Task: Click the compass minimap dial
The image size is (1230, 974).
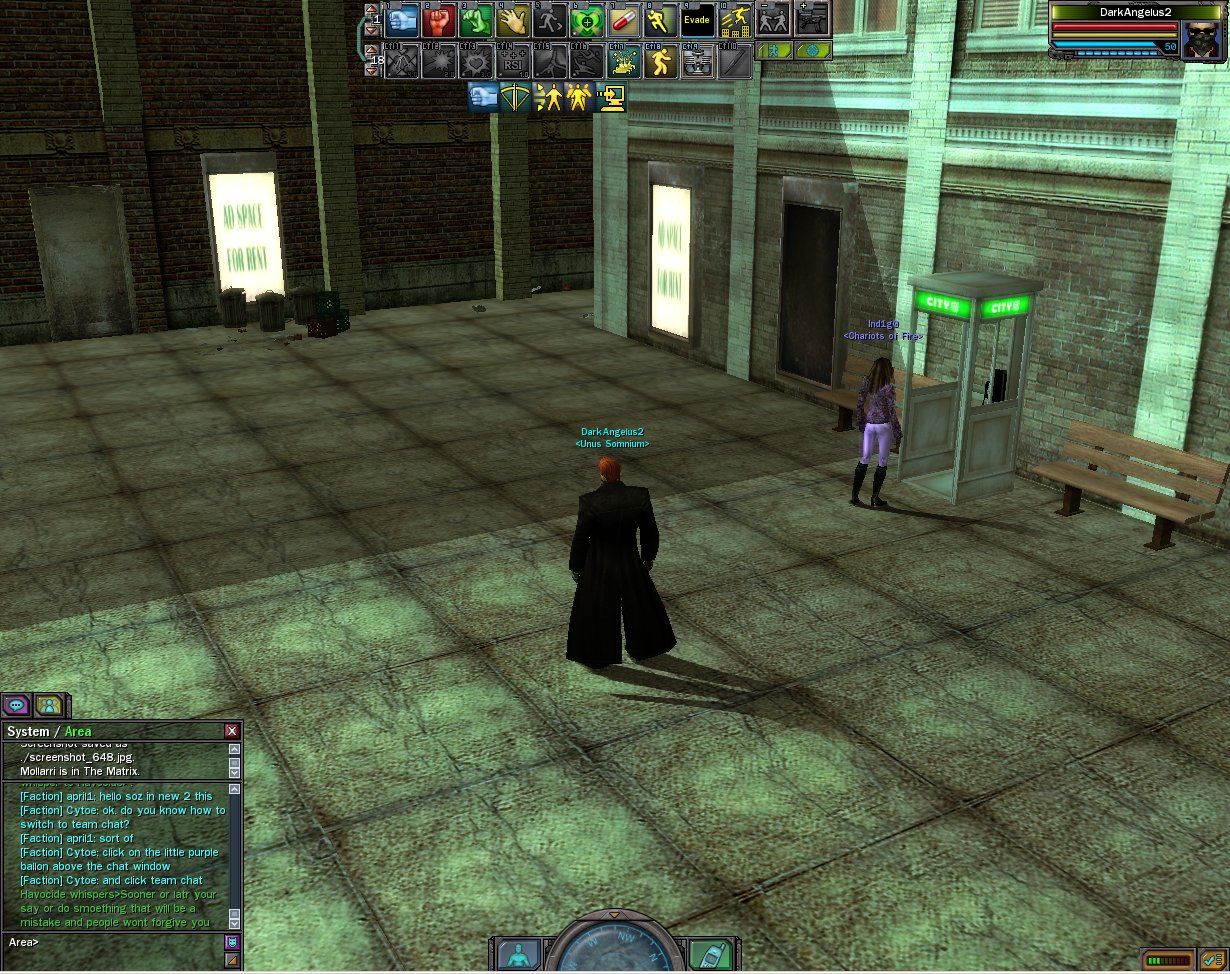Action: point(614,950)
